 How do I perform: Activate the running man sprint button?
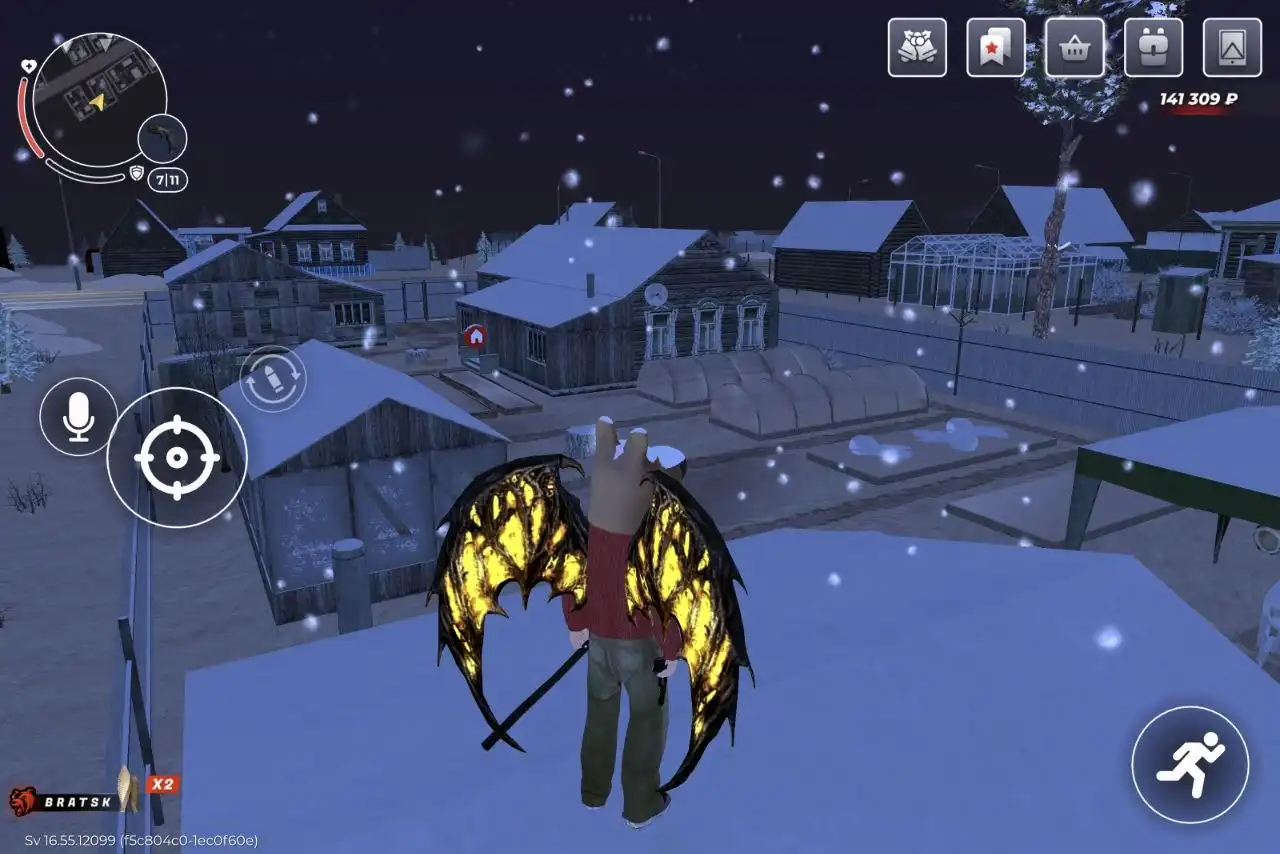click(1190, 765)
